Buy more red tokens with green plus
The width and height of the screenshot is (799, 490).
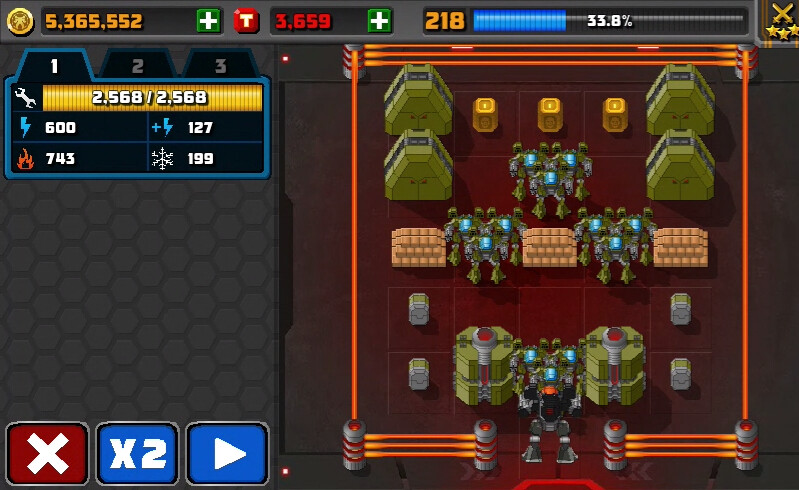pyautogui.click(x=379, y=20)
